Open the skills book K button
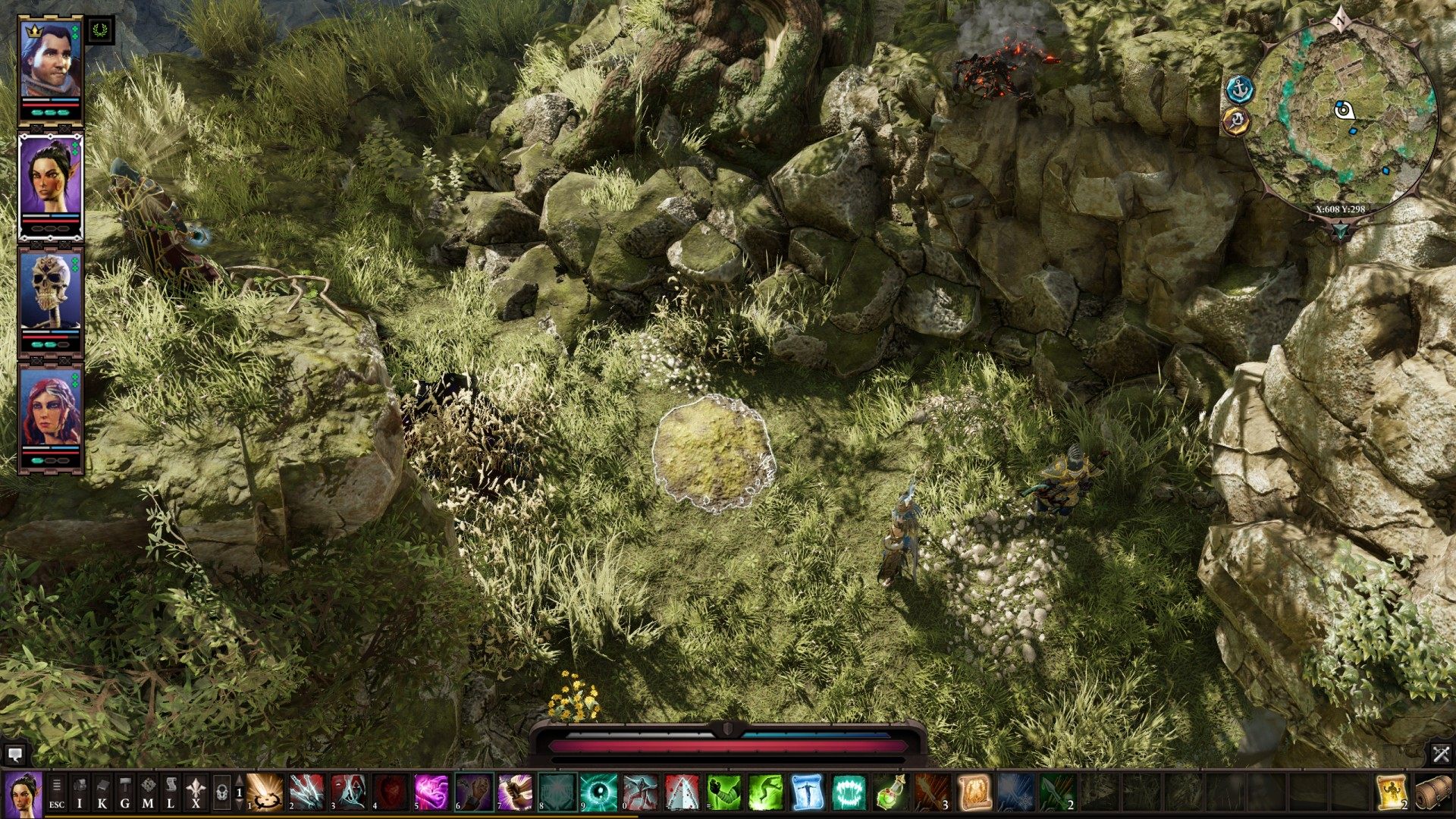 point(102,792)
